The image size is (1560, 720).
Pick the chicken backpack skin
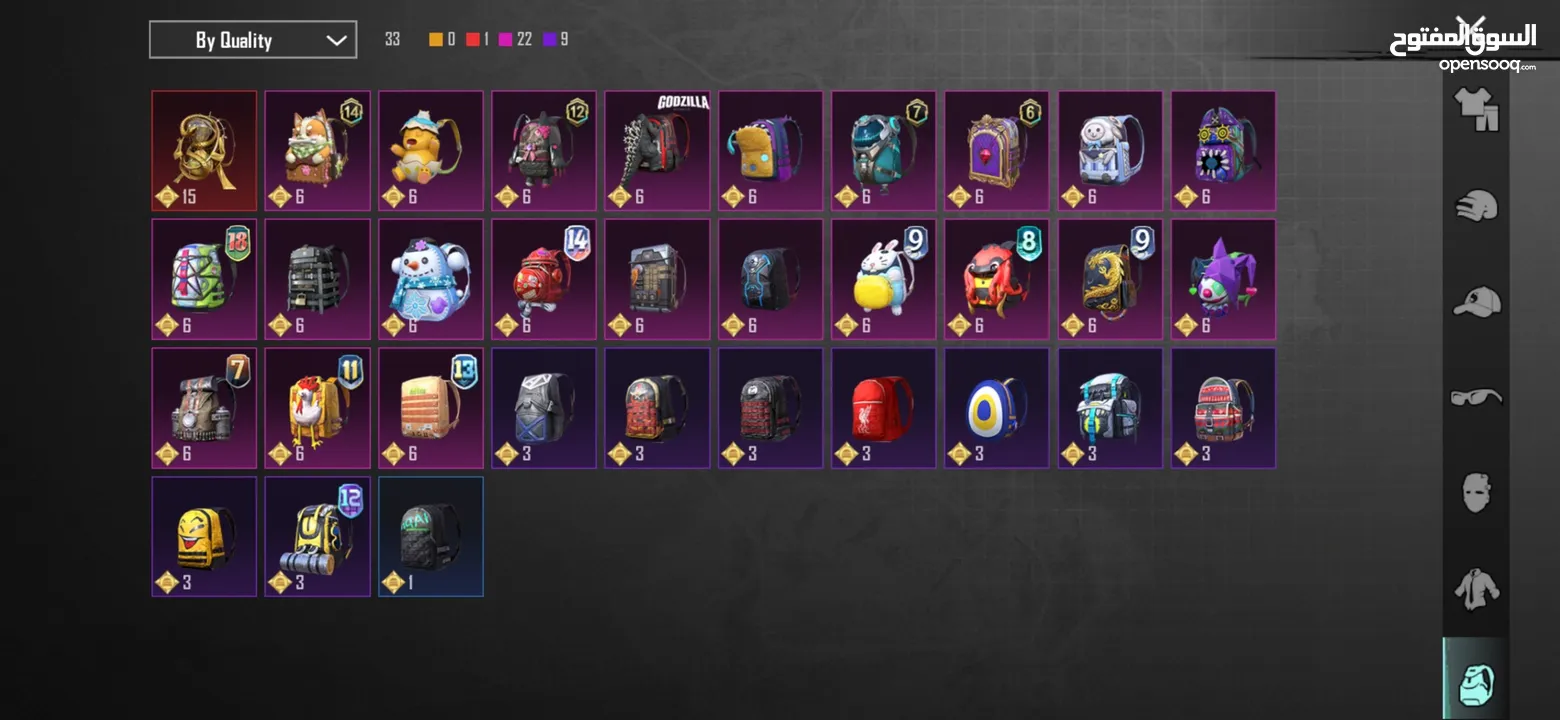click(317, 407)
